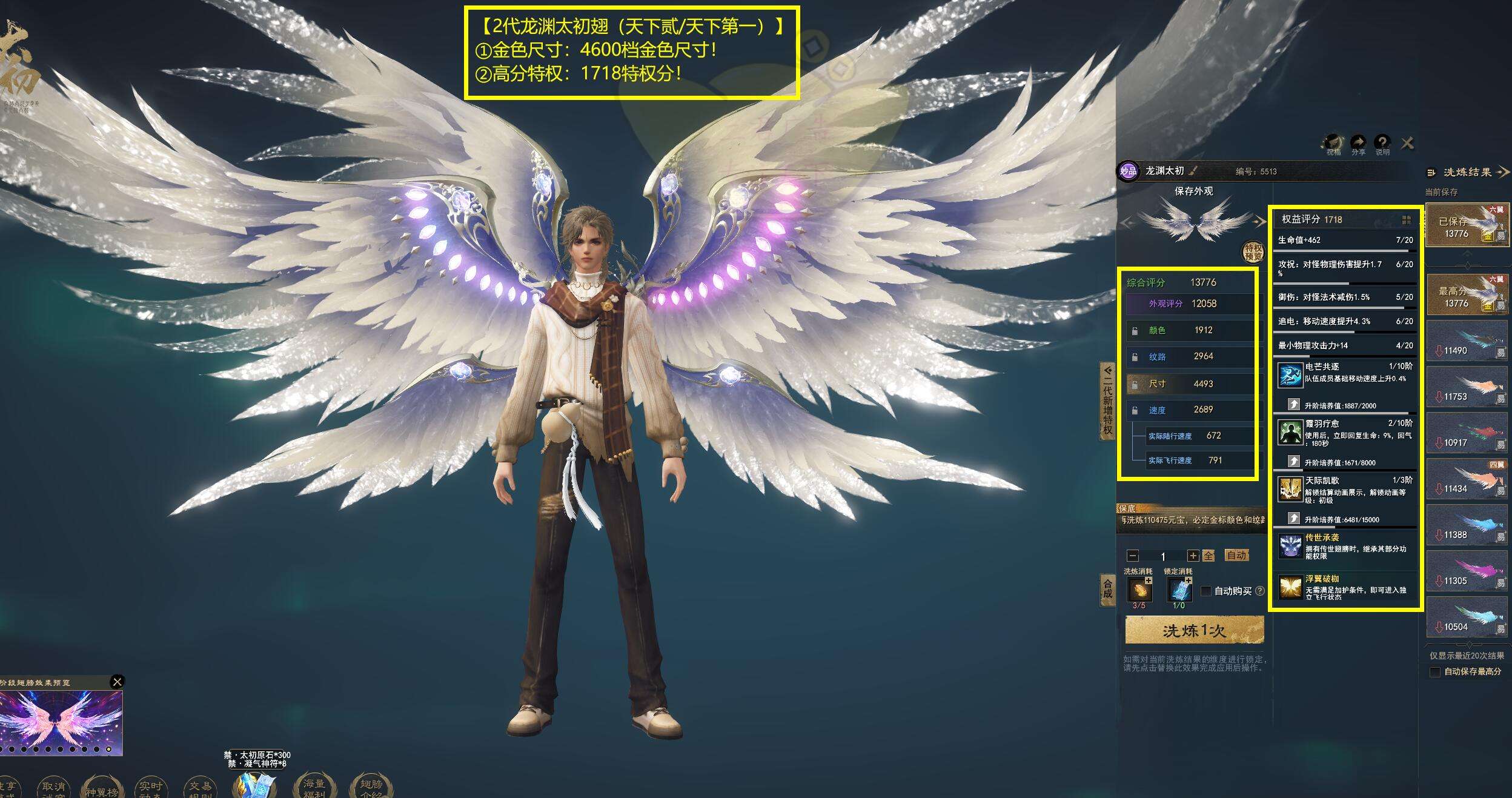The height and width of the screenshot is (798, 1512).
Task: Open the 合成 synthesis side tab
Action: [x=1107, y=589]
